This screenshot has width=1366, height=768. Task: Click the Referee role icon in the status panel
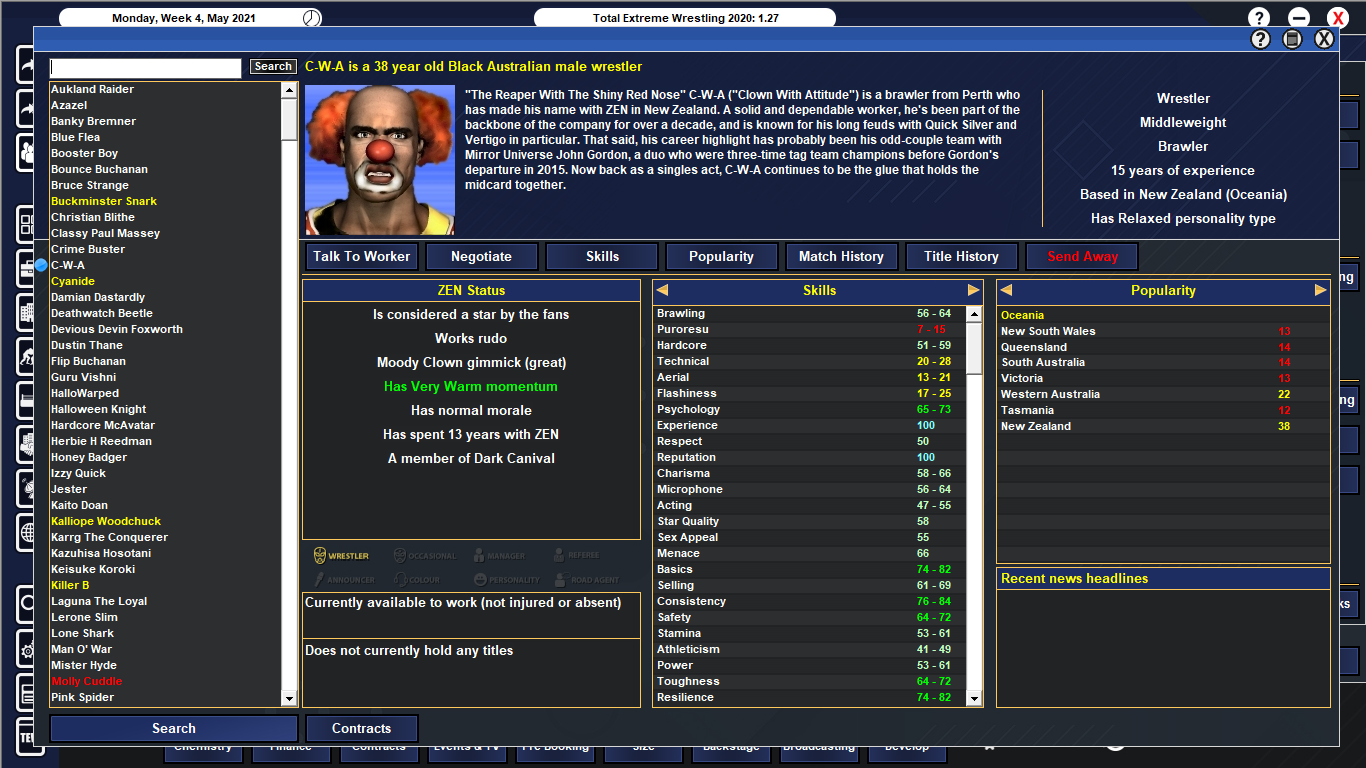point(559,554)
